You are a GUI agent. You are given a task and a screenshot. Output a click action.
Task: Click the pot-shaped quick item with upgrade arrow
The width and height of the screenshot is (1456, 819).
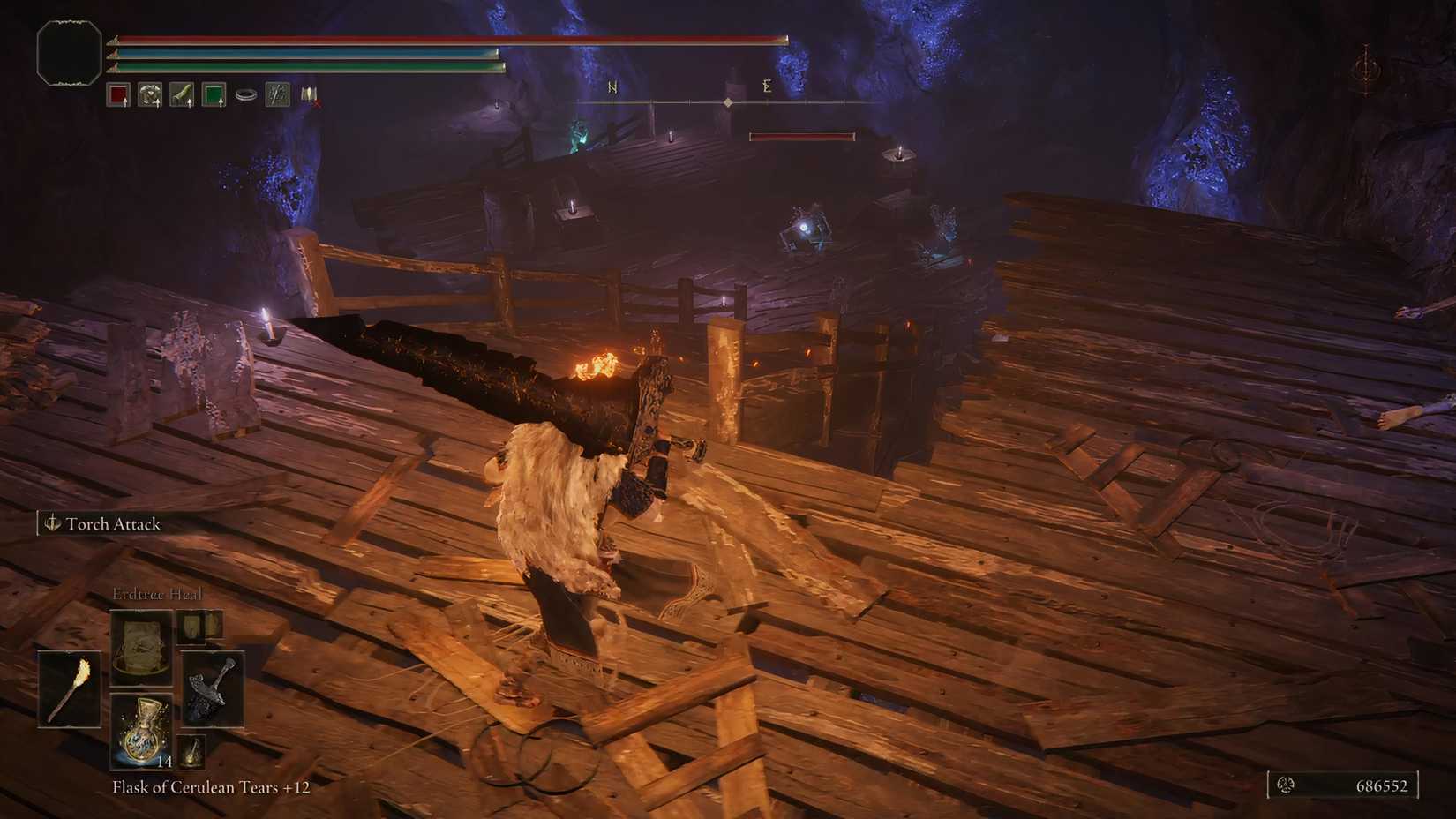(150, 94)
